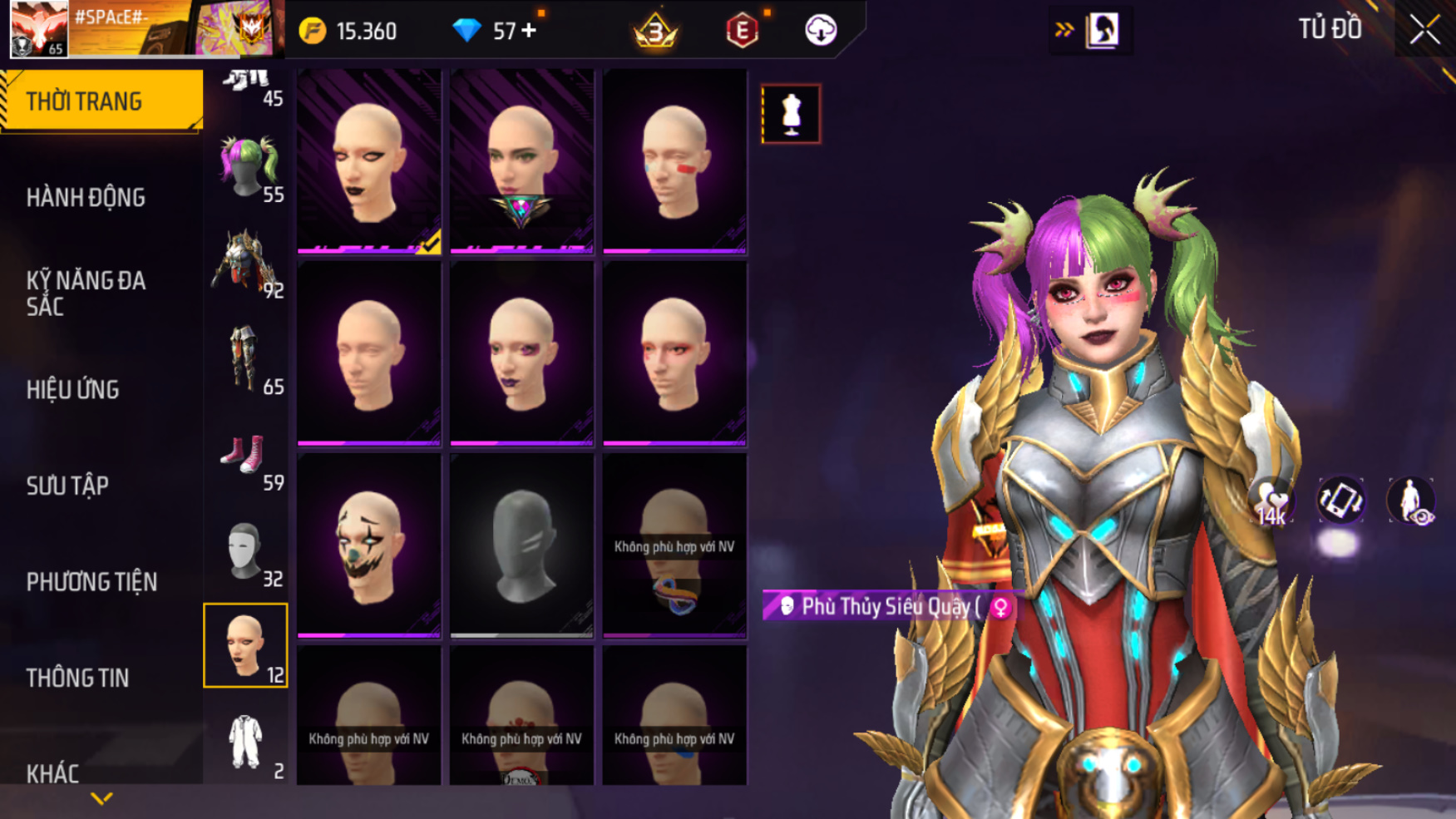The width and height of the screenshot is (1456, 819).
Task: Click the mannequin outfit preset icon
Action: [791, 114]
